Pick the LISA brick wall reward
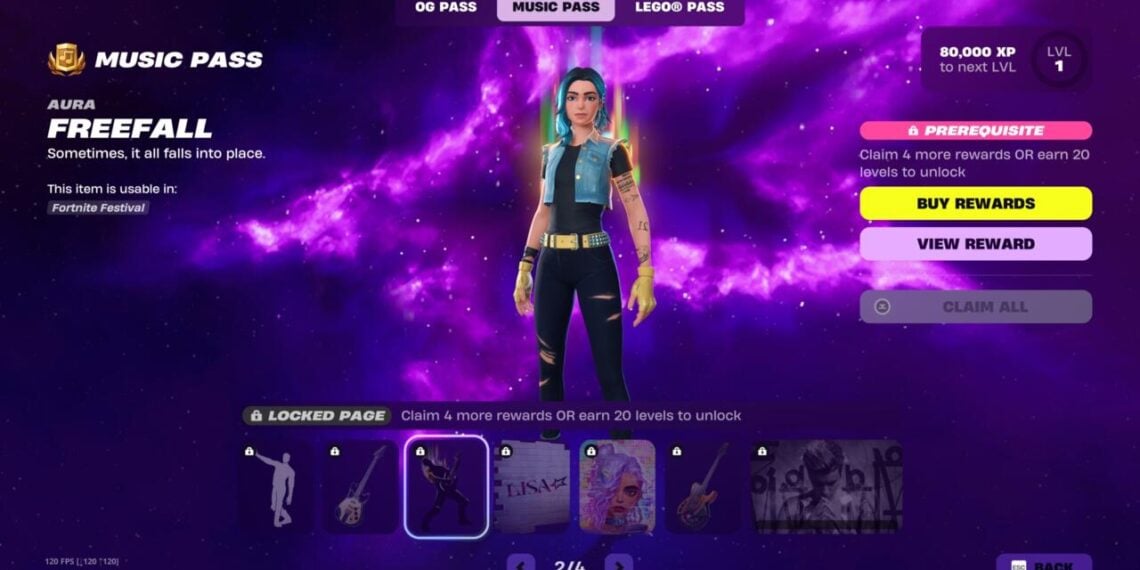The height and width of the screenshot is (570, 1140). click(x=532, y=486)
